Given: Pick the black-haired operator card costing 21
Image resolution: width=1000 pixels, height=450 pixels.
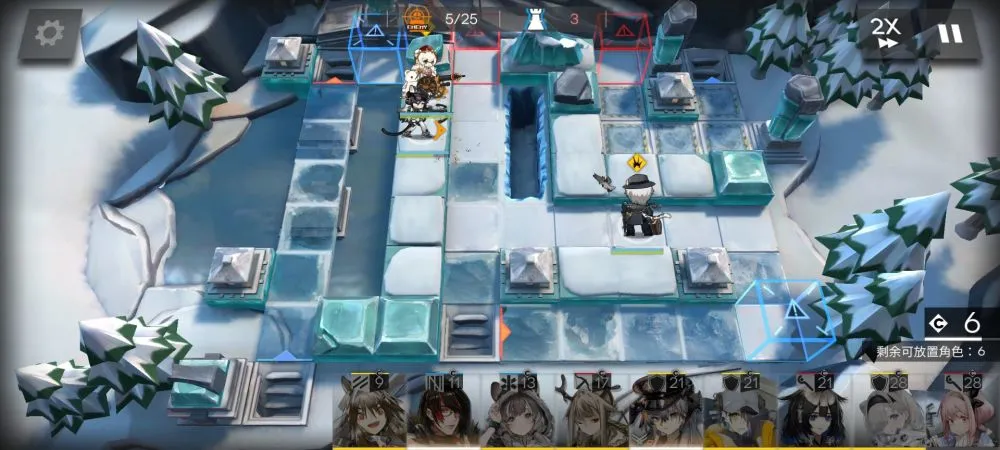Looking at the screenshot, I should click(814, 412).
